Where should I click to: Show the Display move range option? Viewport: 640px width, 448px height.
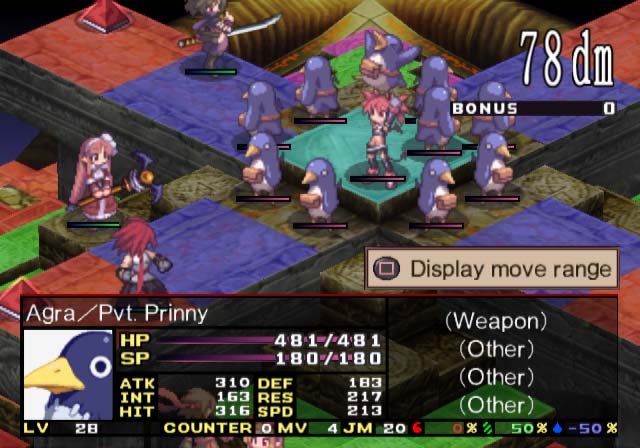pos(492,269)
